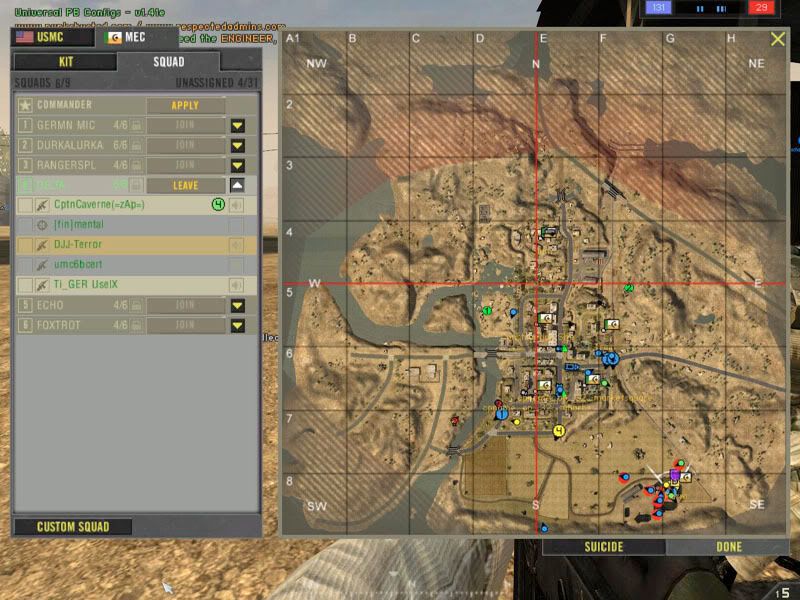Image resolution: width=800 pixels, height=600 pixels.
Task: Confirm with the DONE button
Action: [729, 547]
